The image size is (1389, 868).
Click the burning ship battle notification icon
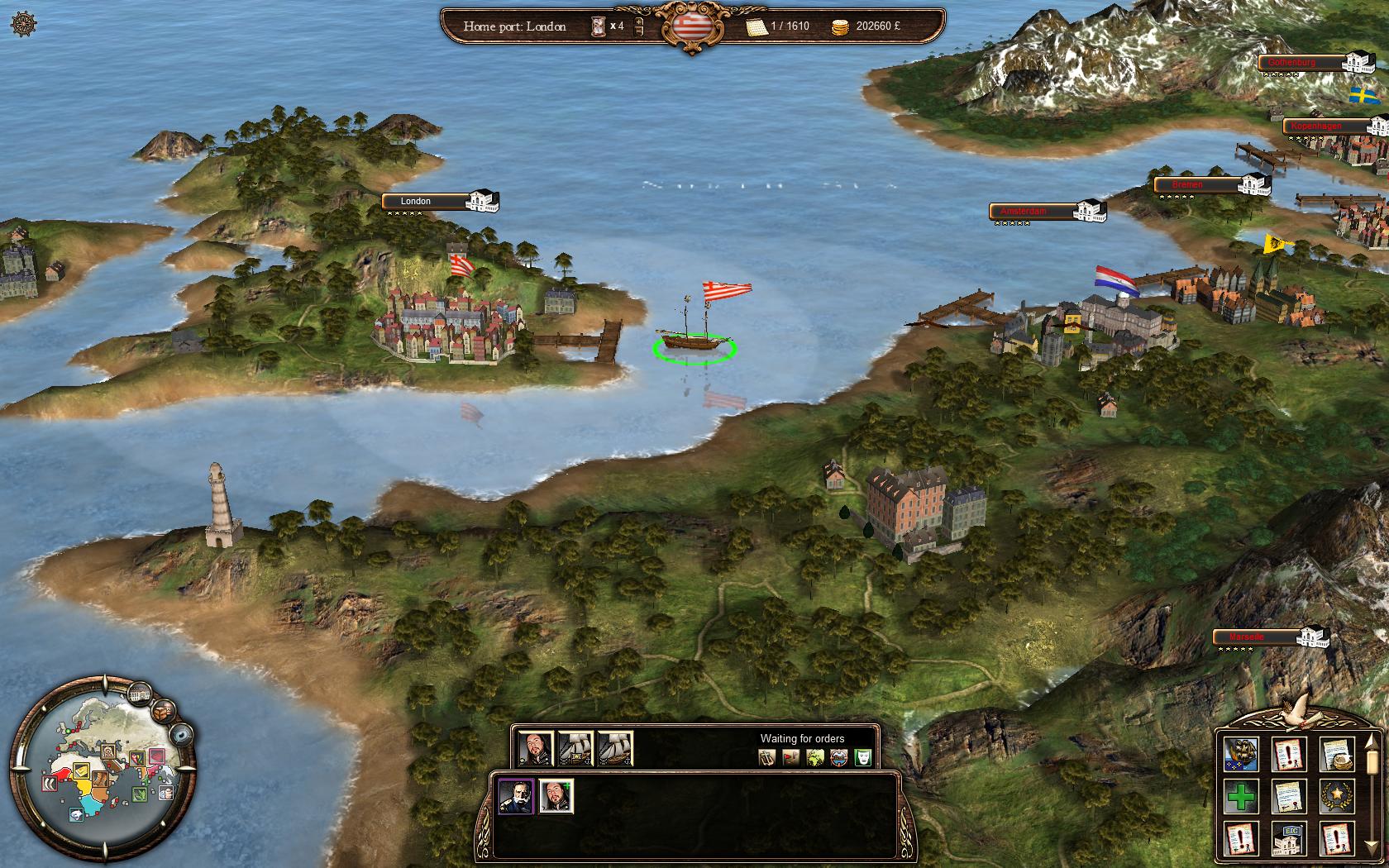(x=1240, y=753)
